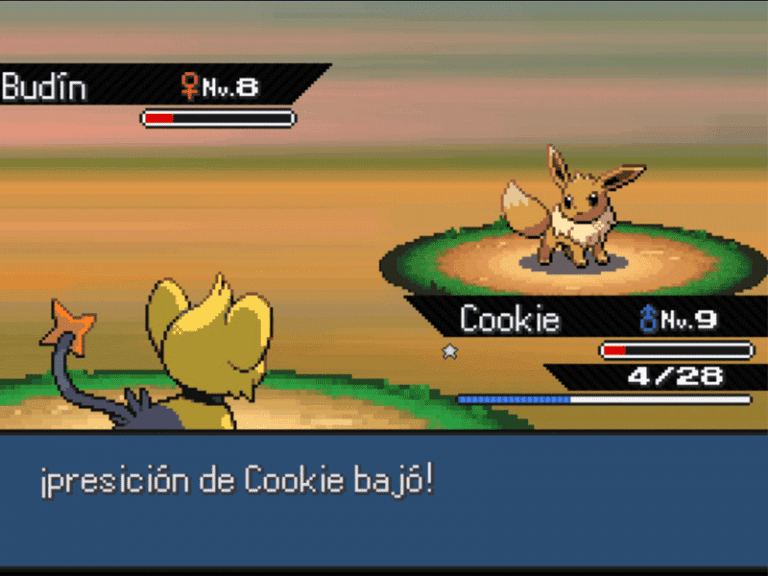Advance the Cookie battle message box

coord(384,498)
